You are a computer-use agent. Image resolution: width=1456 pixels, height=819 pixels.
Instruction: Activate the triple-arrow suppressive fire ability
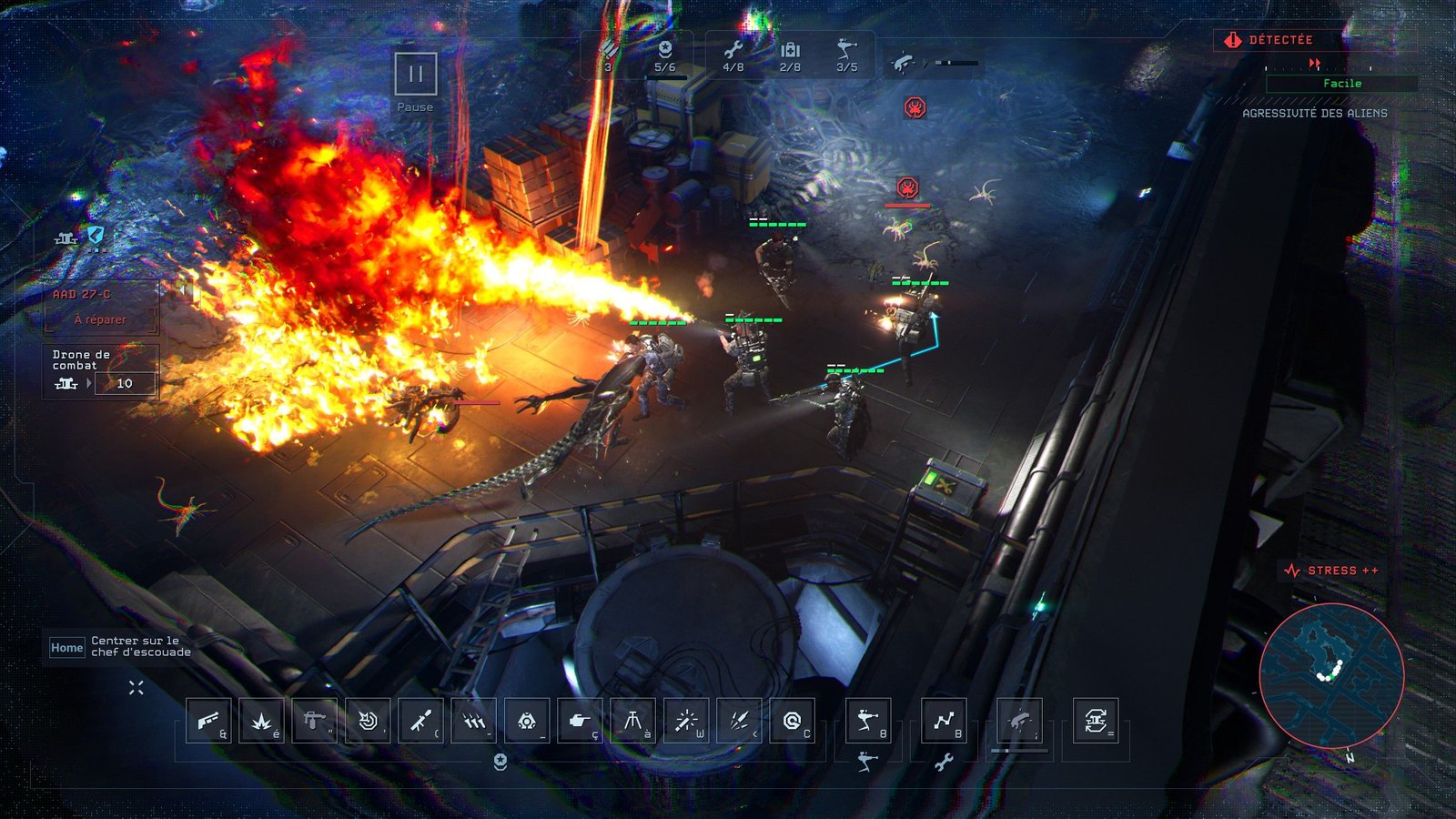tap(473, 721)
